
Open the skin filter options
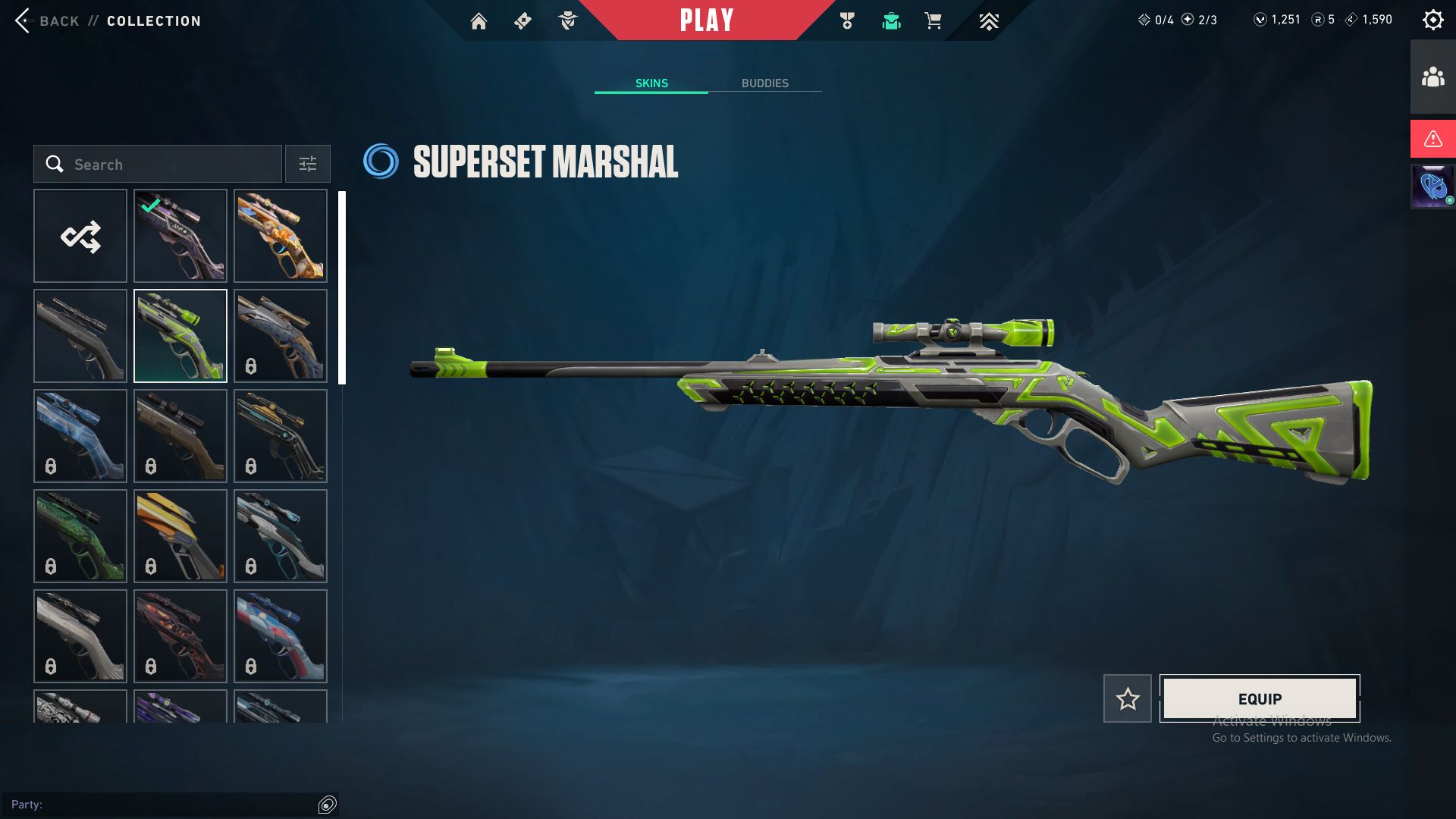307,165
